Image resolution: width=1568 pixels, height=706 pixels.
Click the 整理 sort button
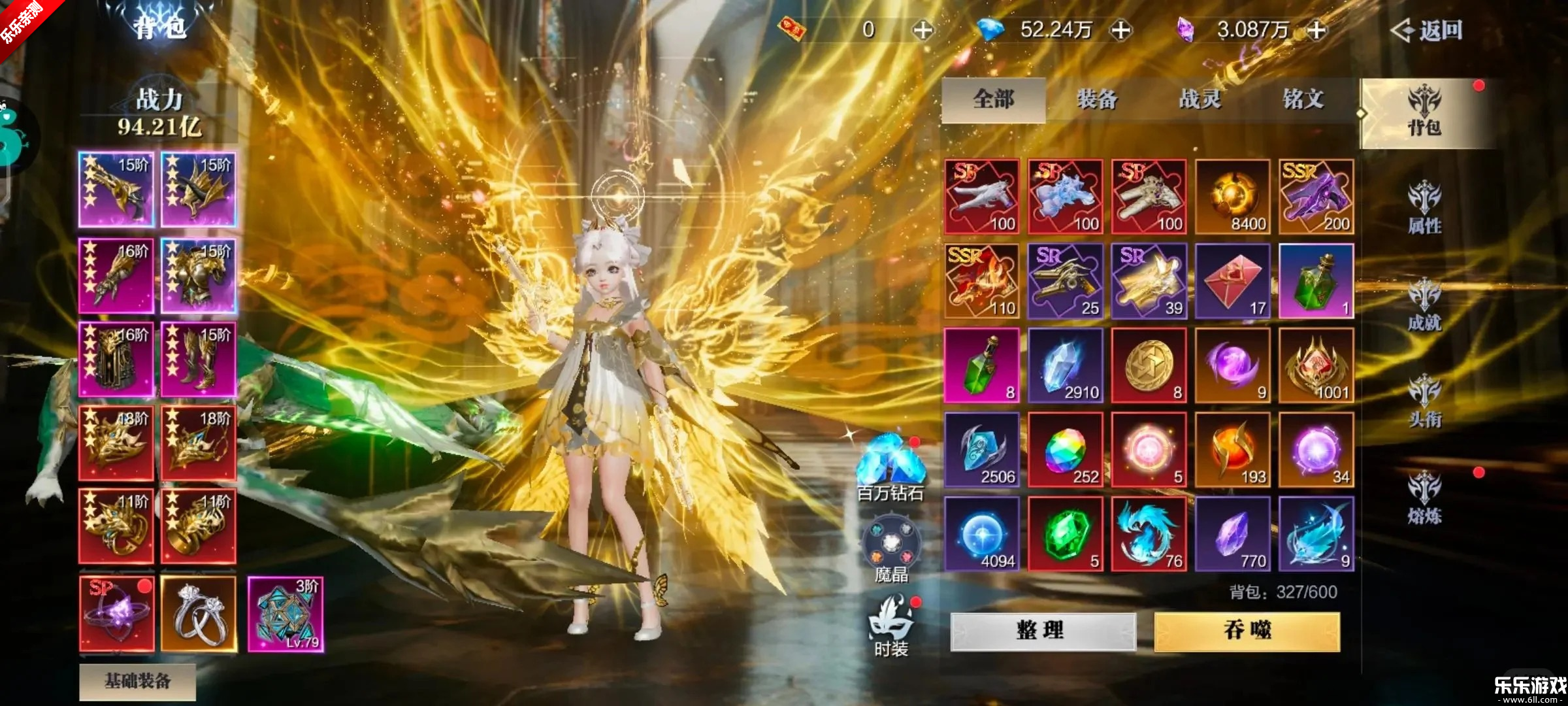pyautogui.click(x=1043, y=631)
